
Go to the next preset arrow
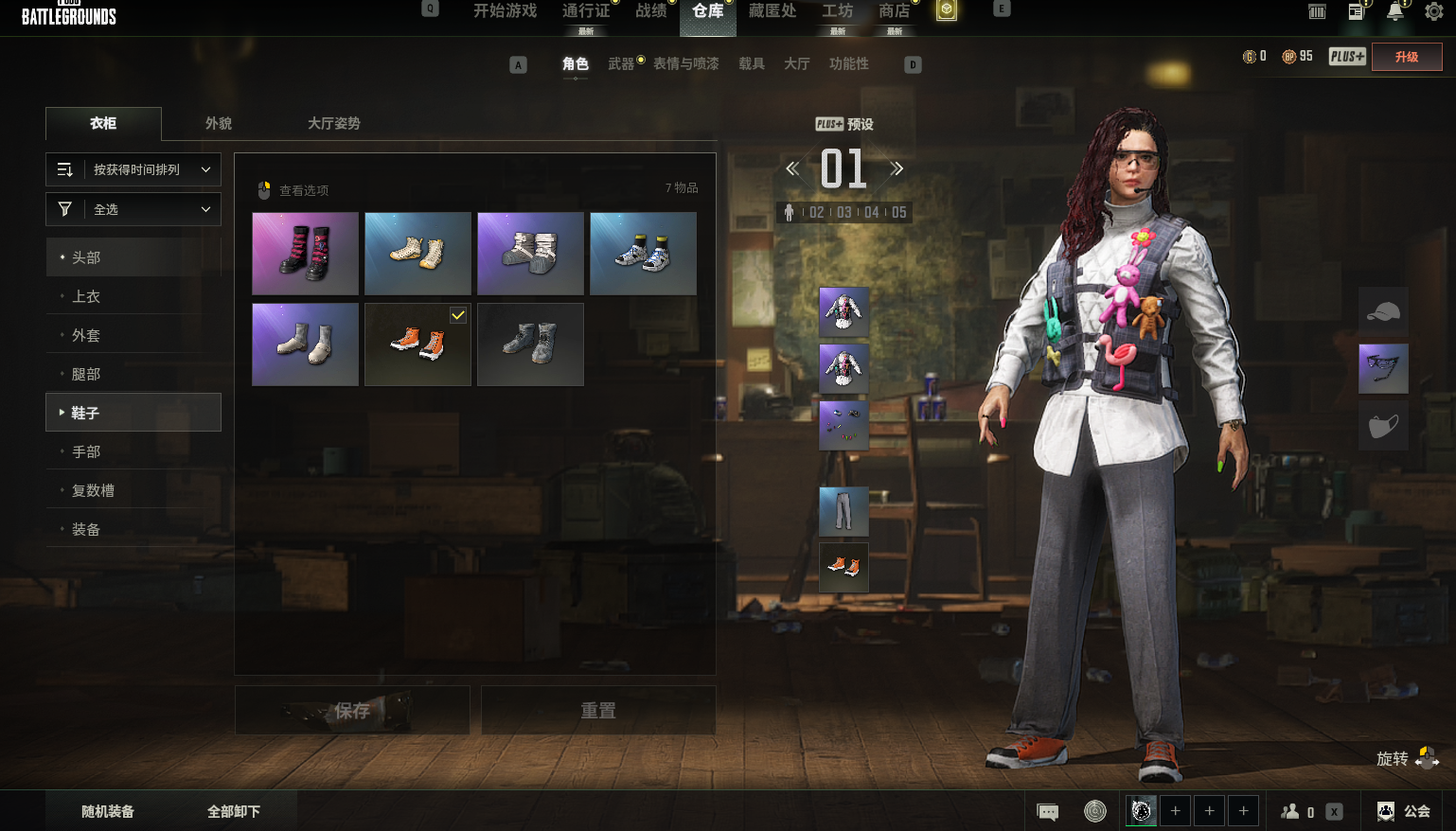(896, 169)
